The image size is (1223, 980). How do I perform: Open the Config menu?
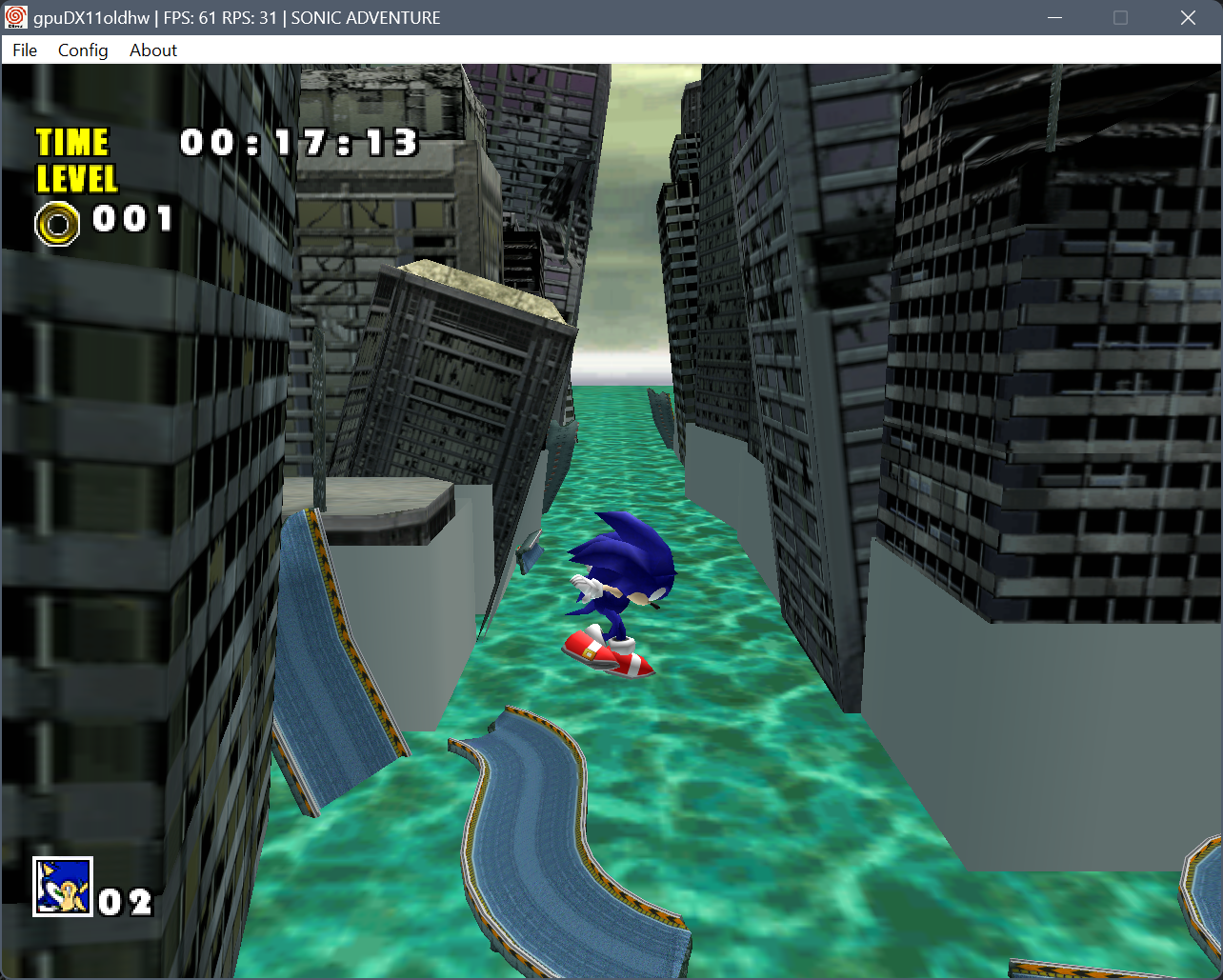pyautogui.click(x=83, y=50)
